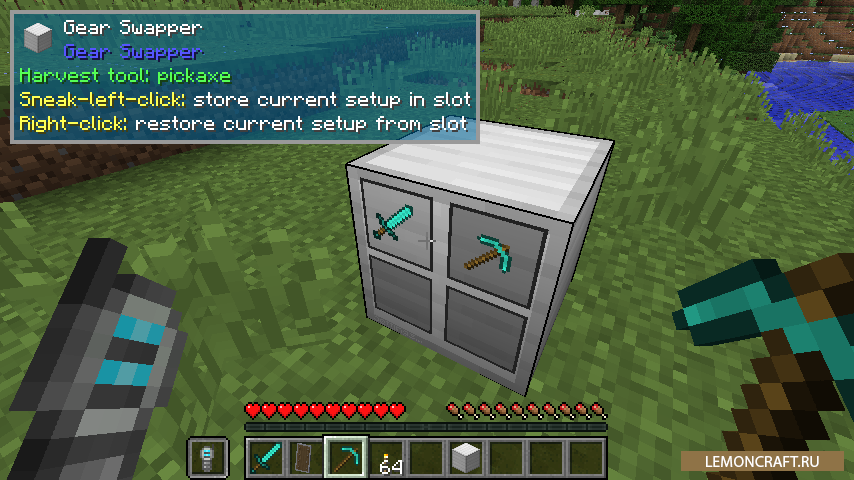Pick the white Gear Swapper block slot
Image resolution: width=854 pixels, height=480 pixels.
[466, 457]
